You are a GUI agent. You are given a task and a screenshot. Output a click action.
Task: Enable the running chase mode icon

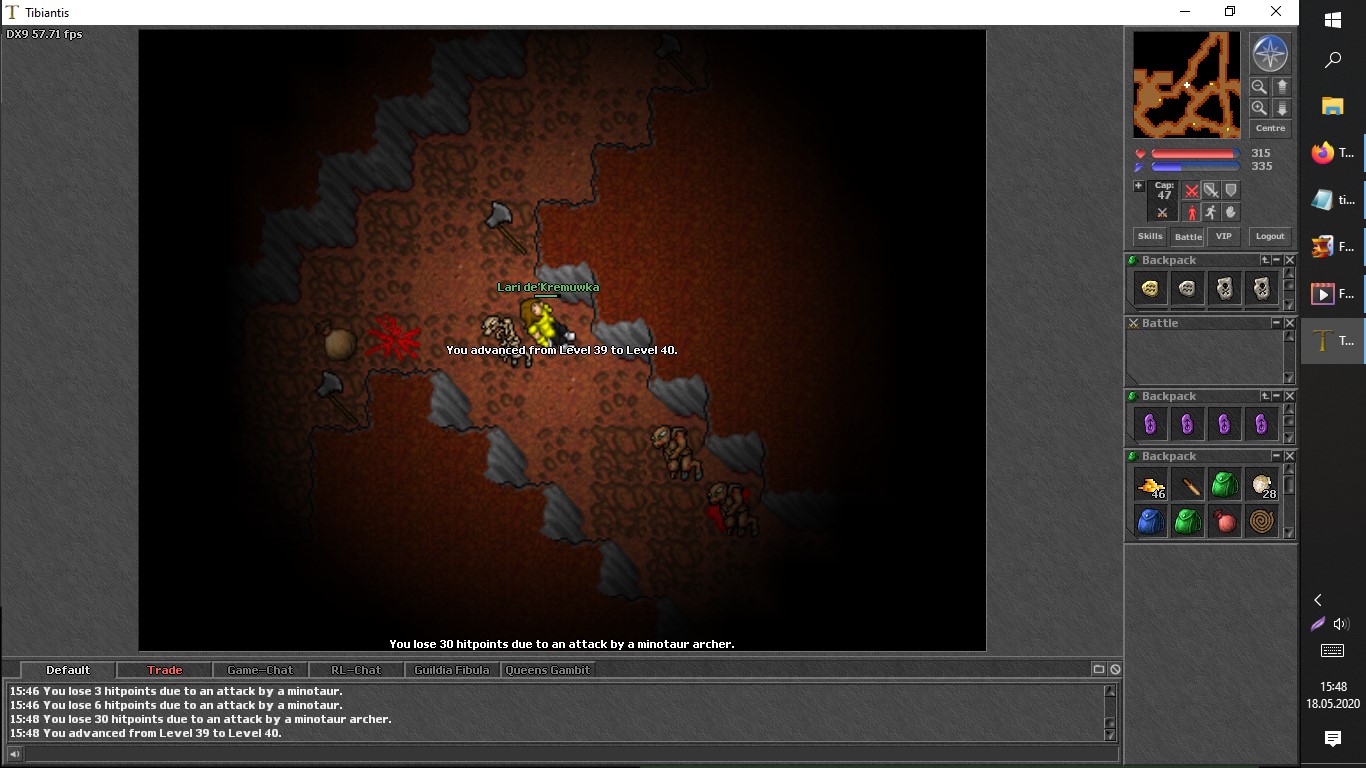point(1211,212)
